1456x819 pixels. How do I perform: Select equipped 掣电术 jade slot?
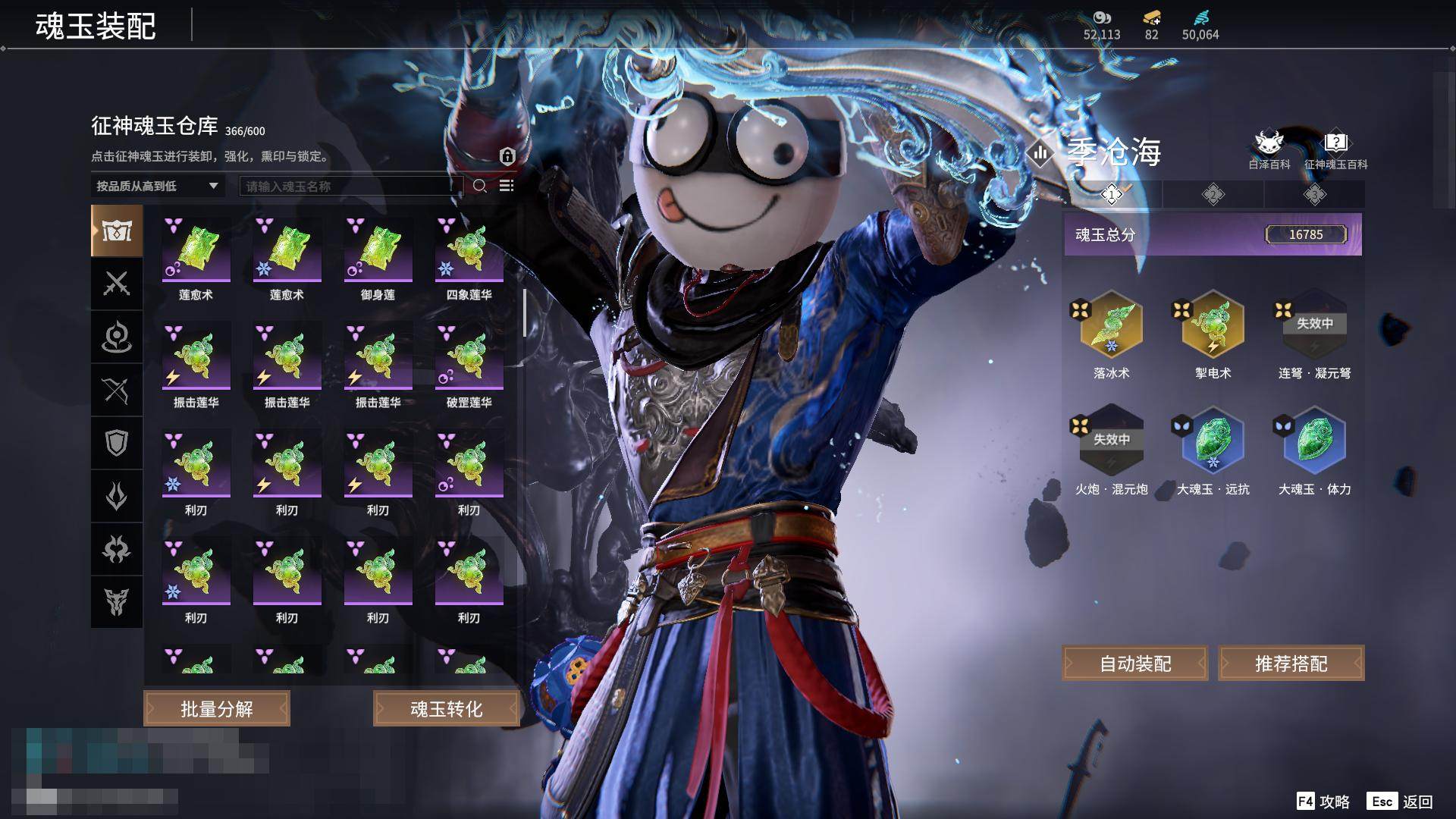click(1213, 326)
